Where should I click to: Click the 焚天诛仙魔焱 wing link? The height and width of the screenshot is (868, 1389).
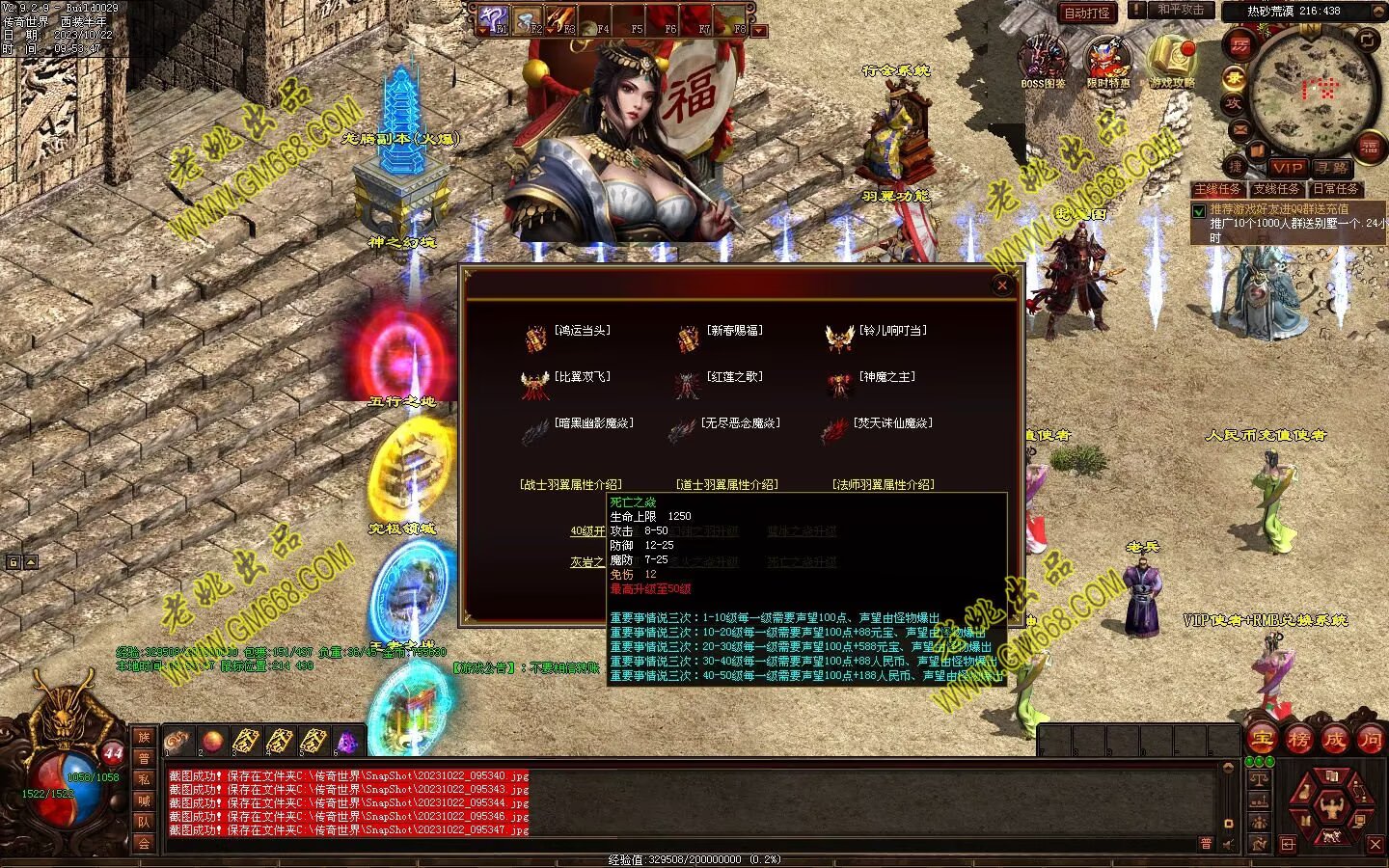[892, 423]
